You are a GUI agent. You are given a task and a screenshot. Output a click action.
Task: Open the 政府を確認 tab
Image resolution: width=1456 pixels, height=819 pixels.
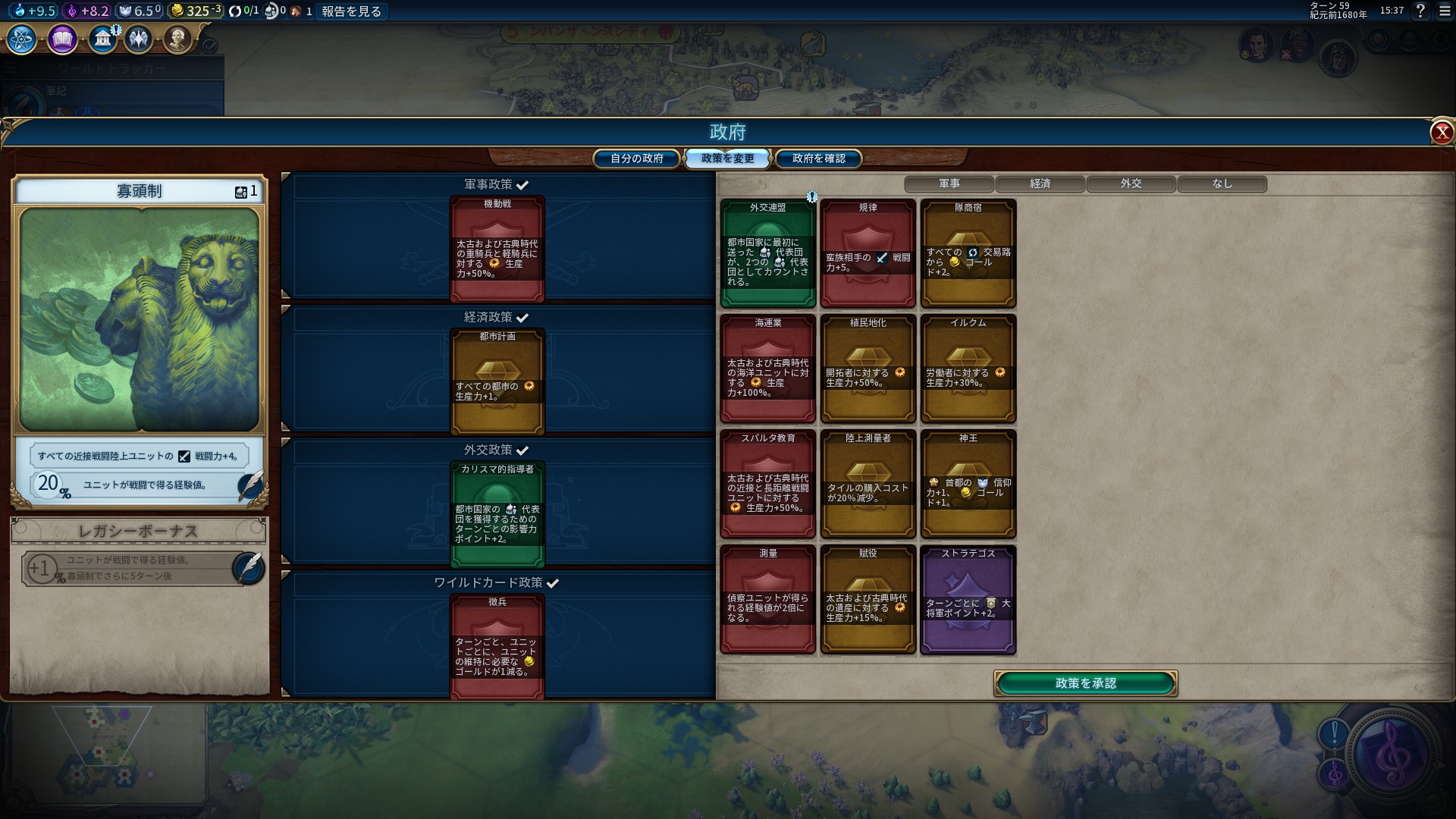818,158
